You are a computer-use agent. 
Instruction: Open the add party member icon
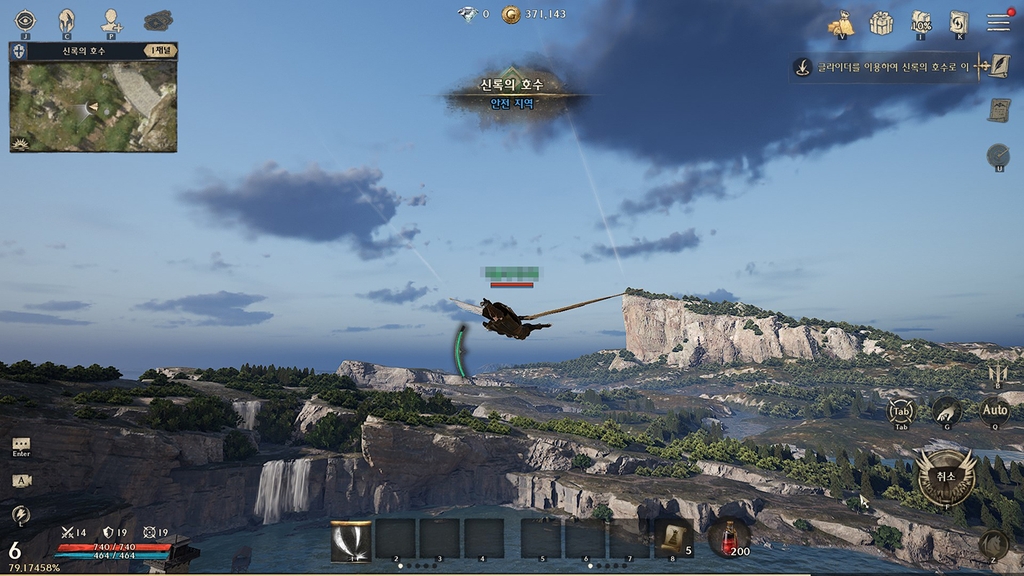pyautogui.click(x=111, y=20)
